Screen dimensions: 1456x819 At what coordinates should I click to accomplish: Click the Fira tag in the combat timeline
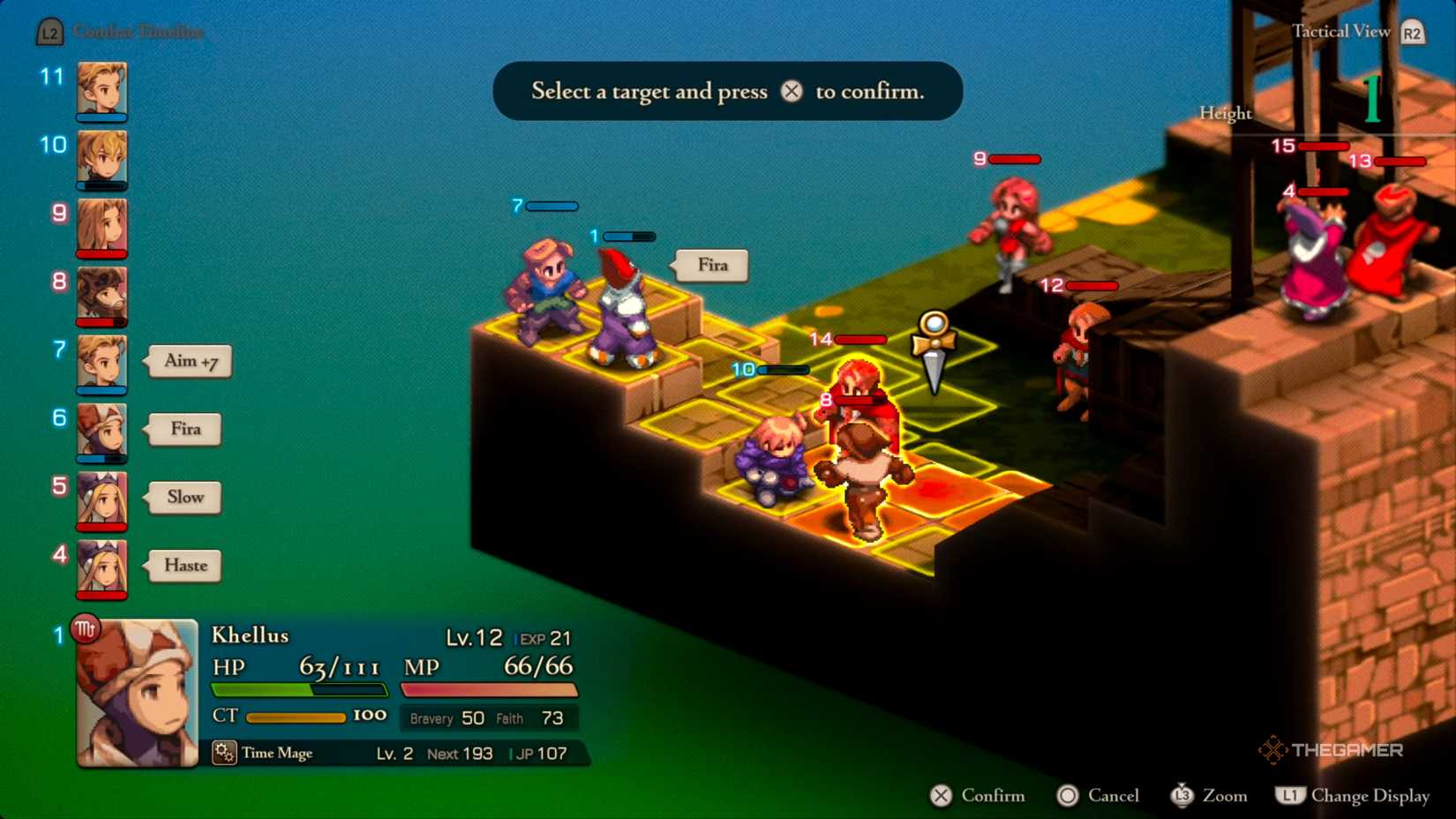point(185,429)
